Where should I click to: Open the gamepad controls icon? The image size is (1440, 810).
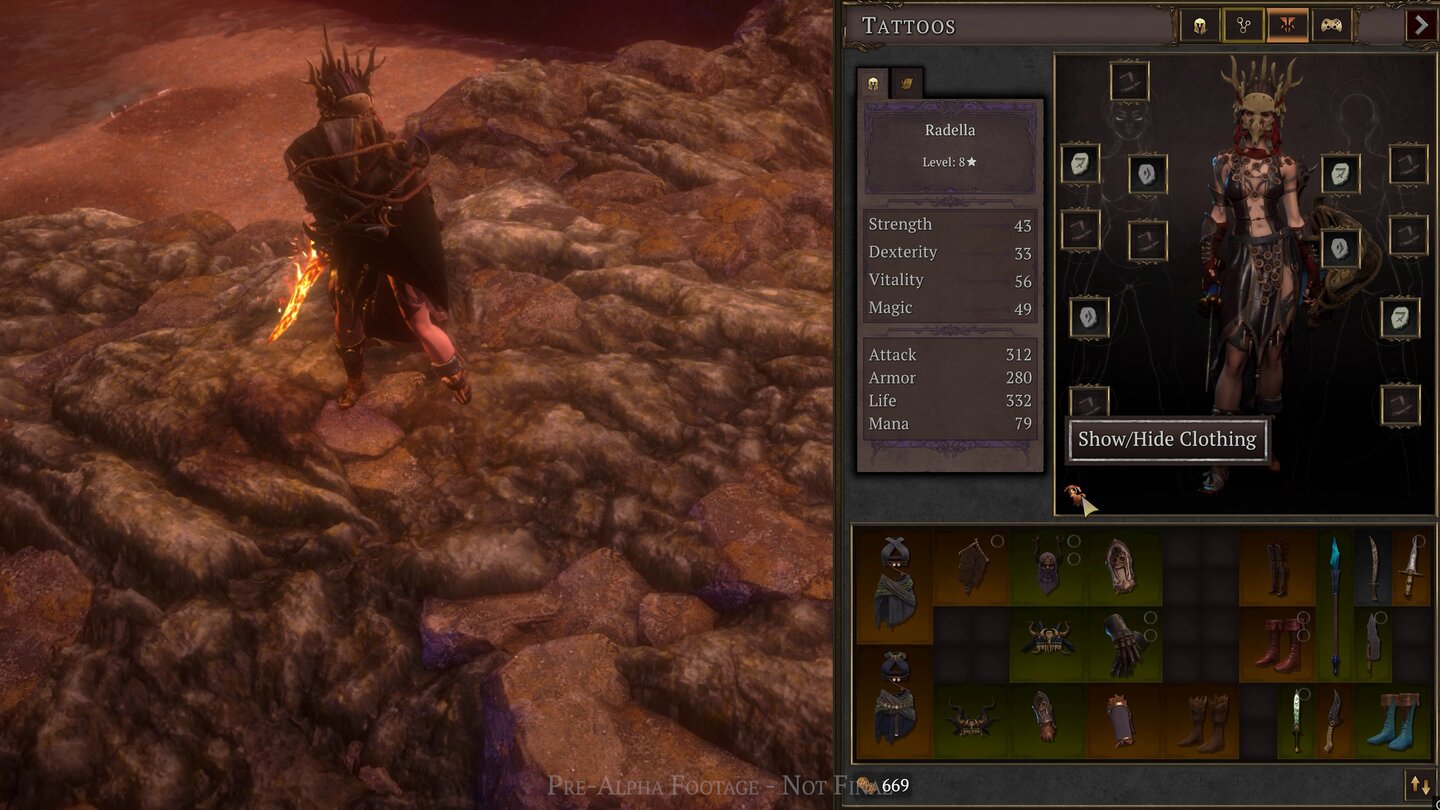point(1333,25)
